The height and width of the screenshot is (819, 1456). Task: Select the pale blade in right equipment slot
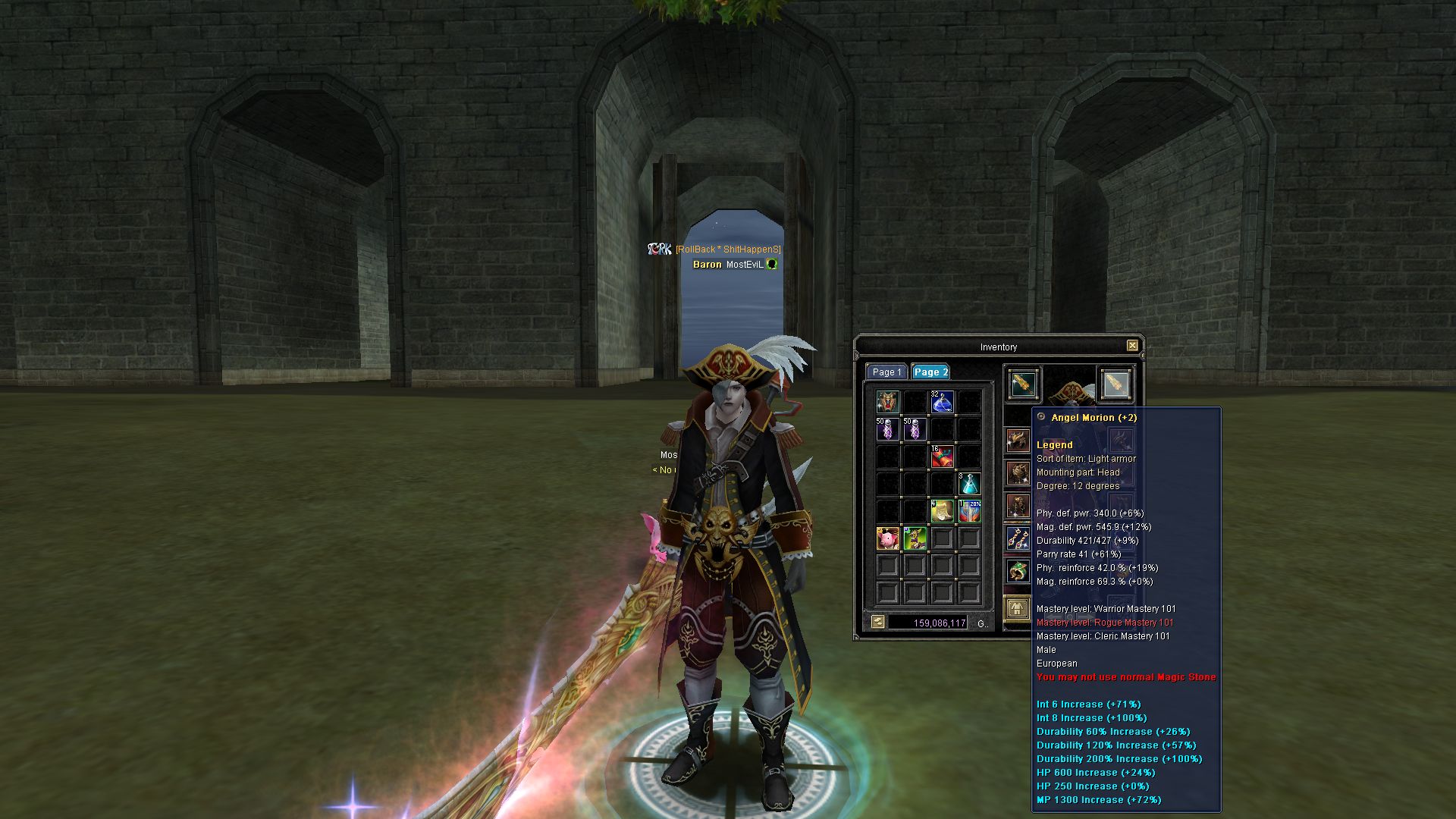[1115, 384]
